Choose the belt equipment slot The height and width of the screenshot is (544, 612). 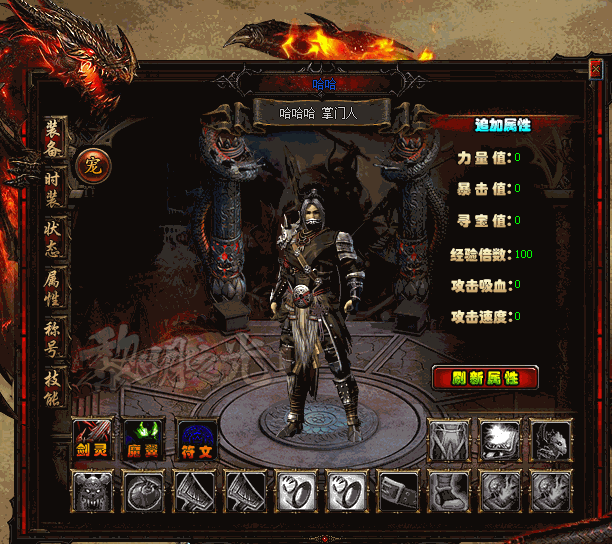pos(398,491)
